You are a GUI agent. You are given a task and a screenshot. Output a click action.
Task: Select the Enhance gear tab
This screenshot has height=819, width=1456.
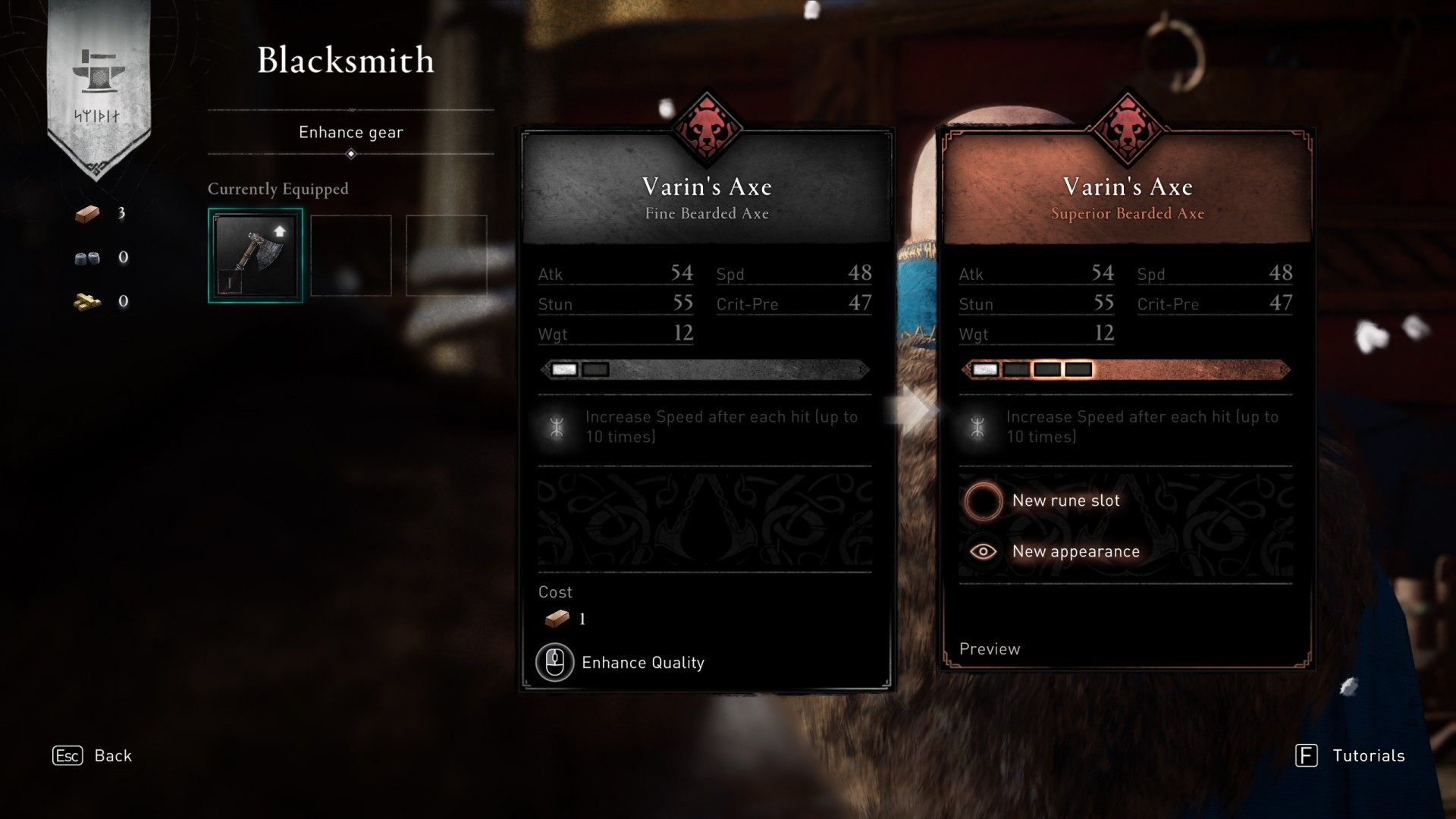pyautogui.click(x=350, y=133)
